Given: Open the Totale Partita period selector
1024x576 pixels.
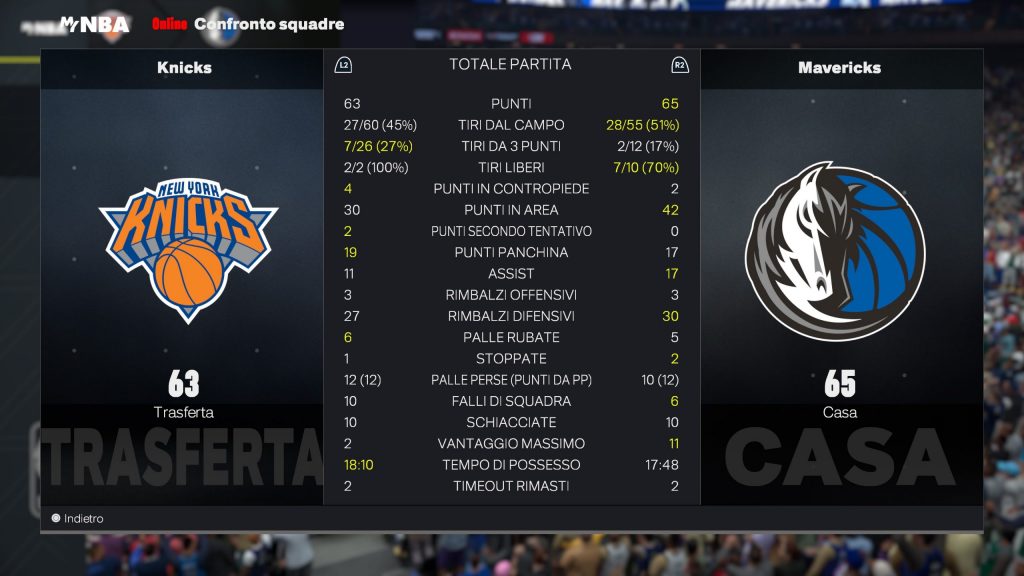Looking at the screenshot, I should (x=510, y=65).
